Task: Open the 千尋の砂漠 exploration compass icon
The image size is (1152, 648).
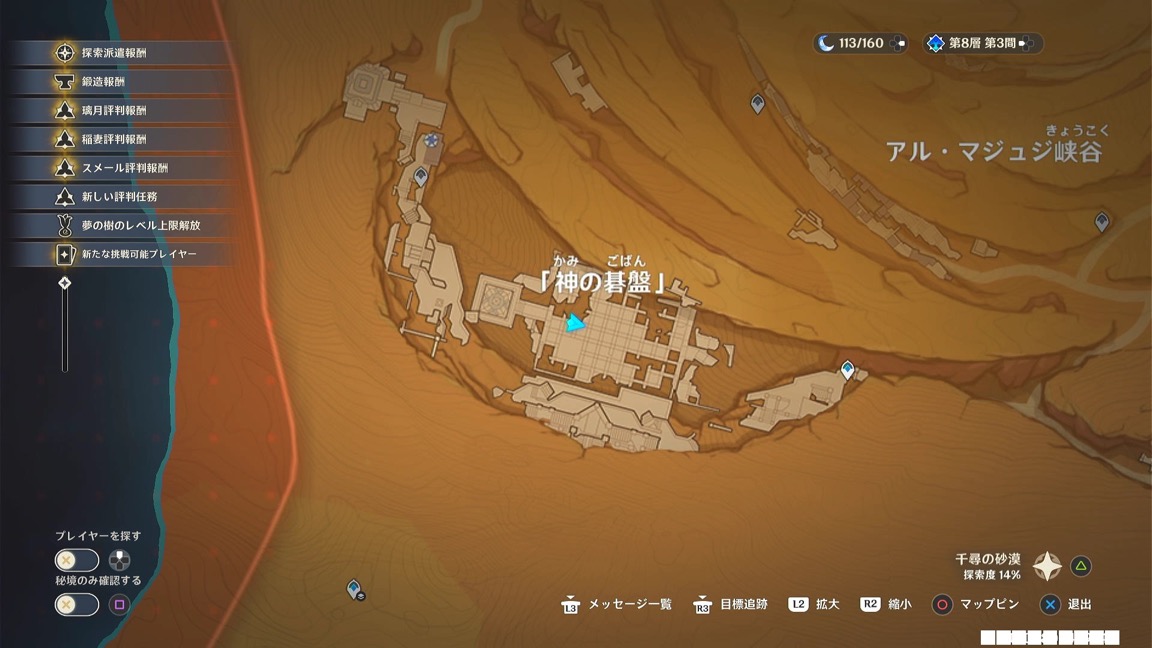Action: 1047,567
